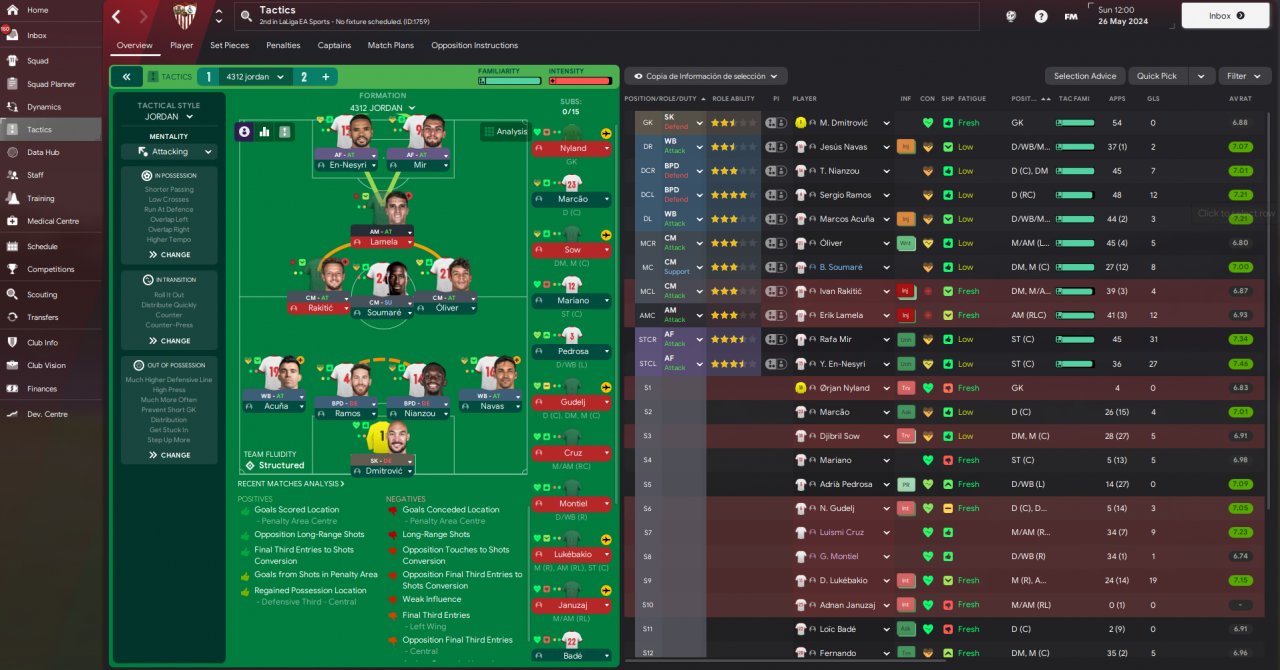The height and width of the screenshot is (670, 1280).
Task: Click Change under In Possession instructions
Action: 169,255
